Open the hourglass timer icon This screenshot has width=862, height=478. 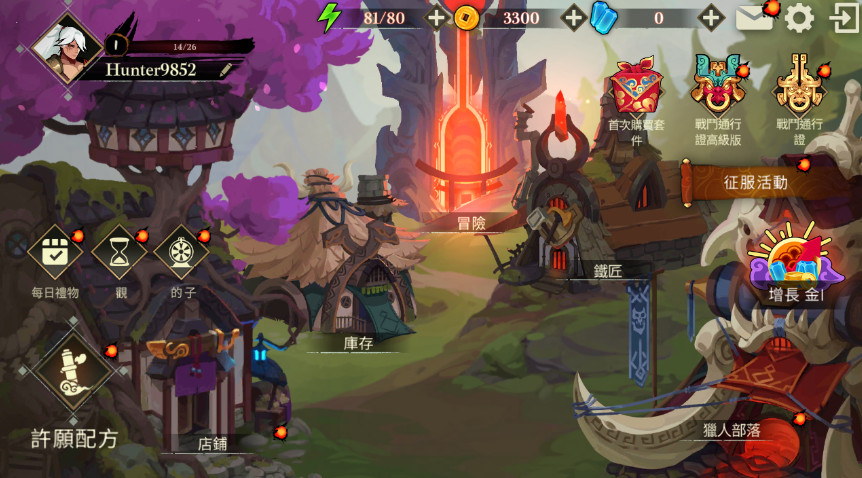point(120,254)
